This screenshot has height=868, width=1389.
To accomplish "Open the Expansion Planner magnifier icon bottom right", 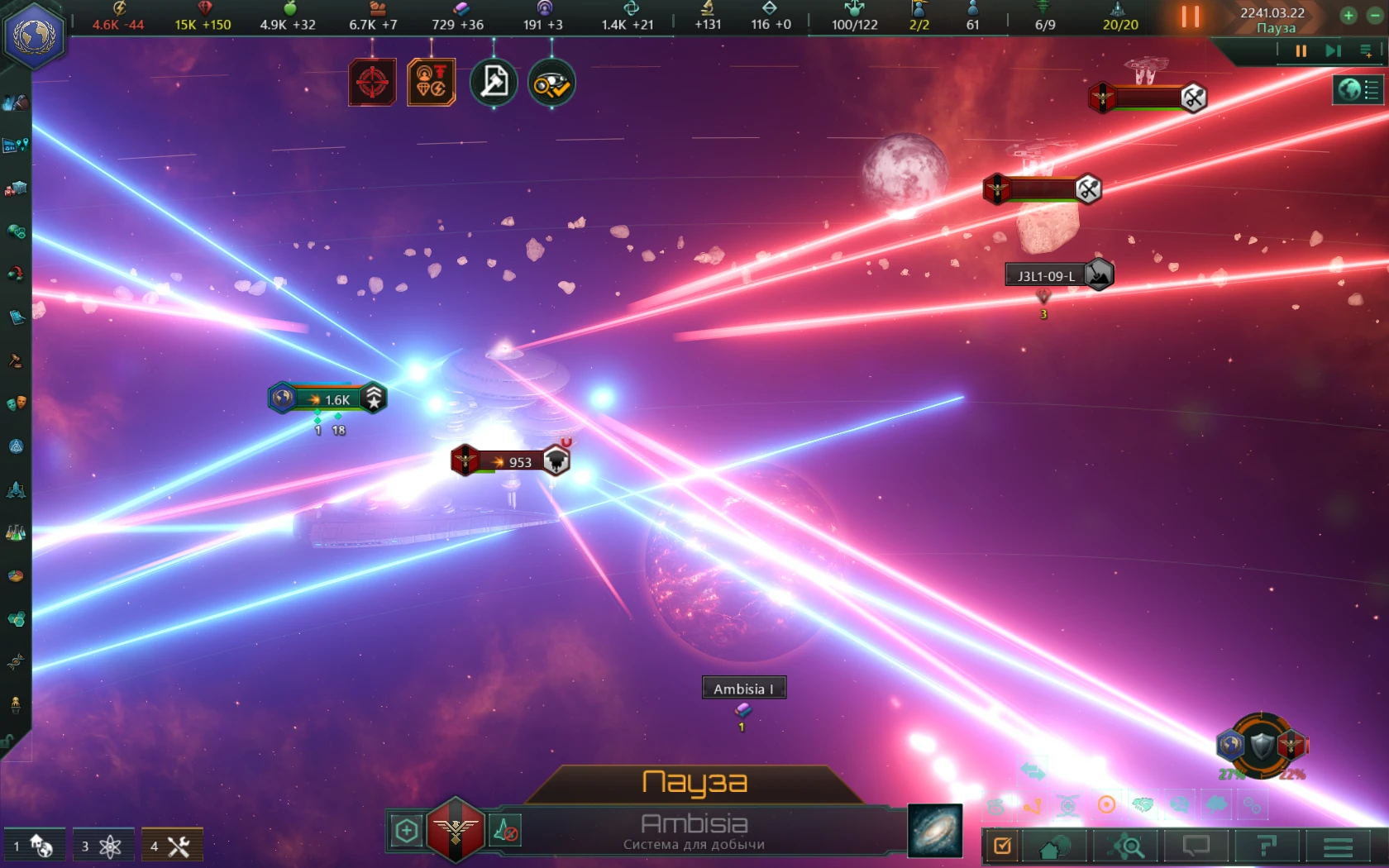I will coord(1126,846).
